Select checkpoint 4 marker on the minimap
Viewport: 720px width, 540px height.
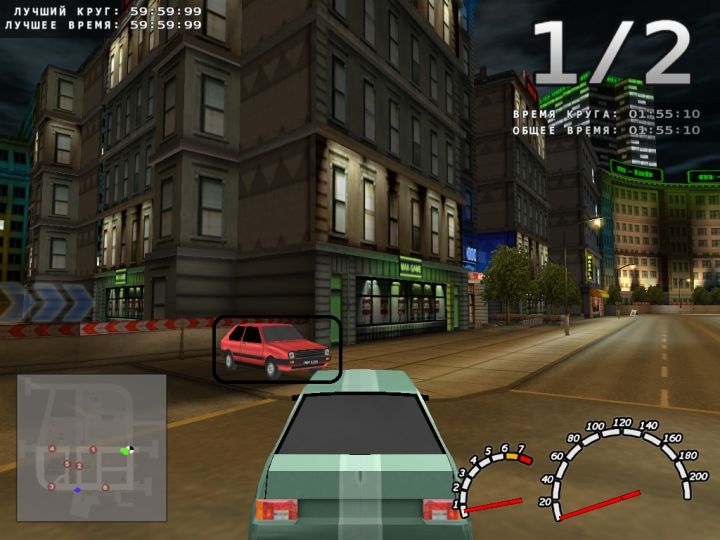[52, 449]
